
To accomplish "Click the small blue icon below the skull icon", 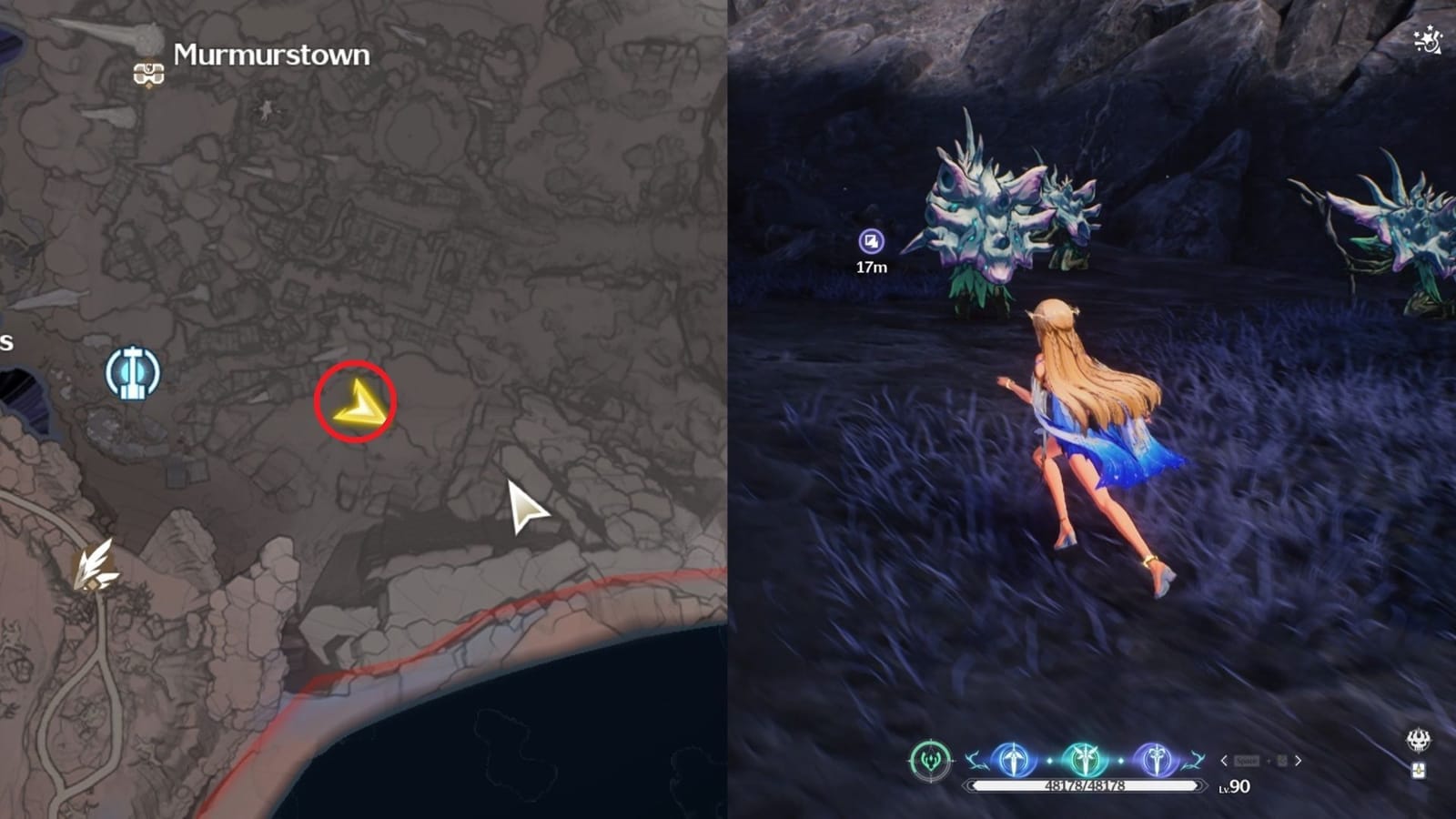I will click(x=1420, y=771).
